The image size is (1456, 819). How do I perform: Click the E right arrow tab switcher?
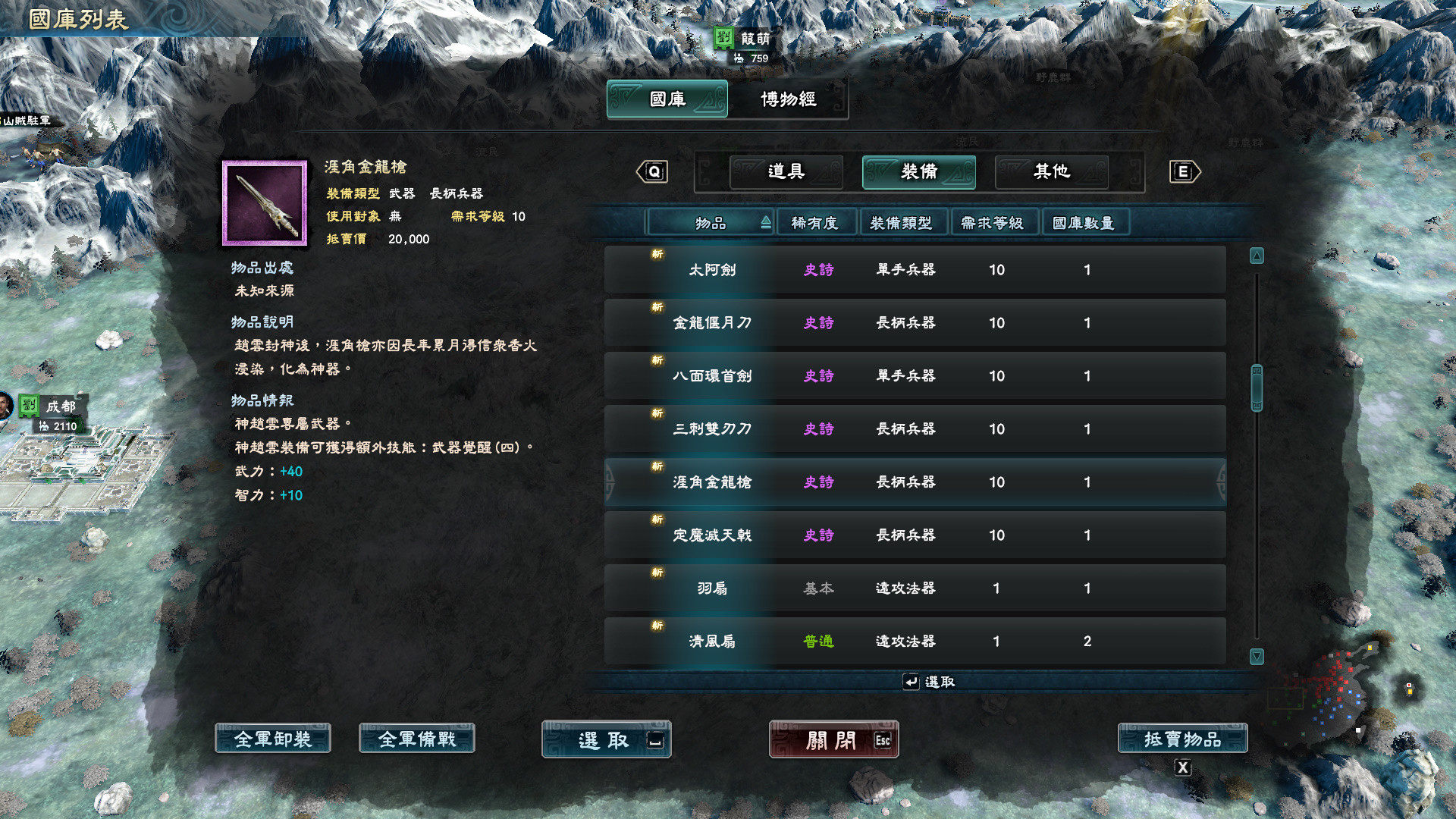click(1183, 172)
